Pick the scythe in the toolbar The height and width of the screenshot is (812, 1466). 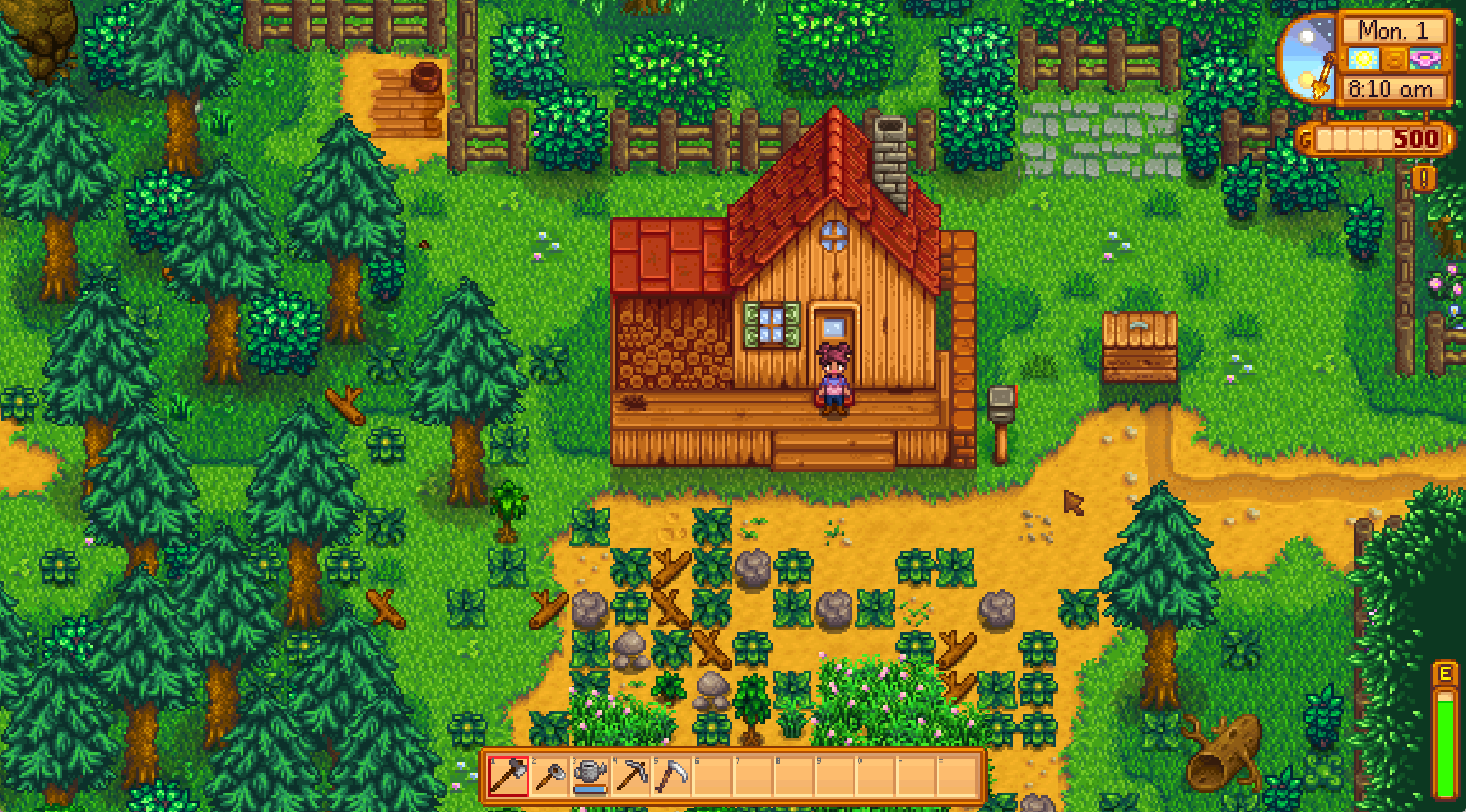pos(672,776)
